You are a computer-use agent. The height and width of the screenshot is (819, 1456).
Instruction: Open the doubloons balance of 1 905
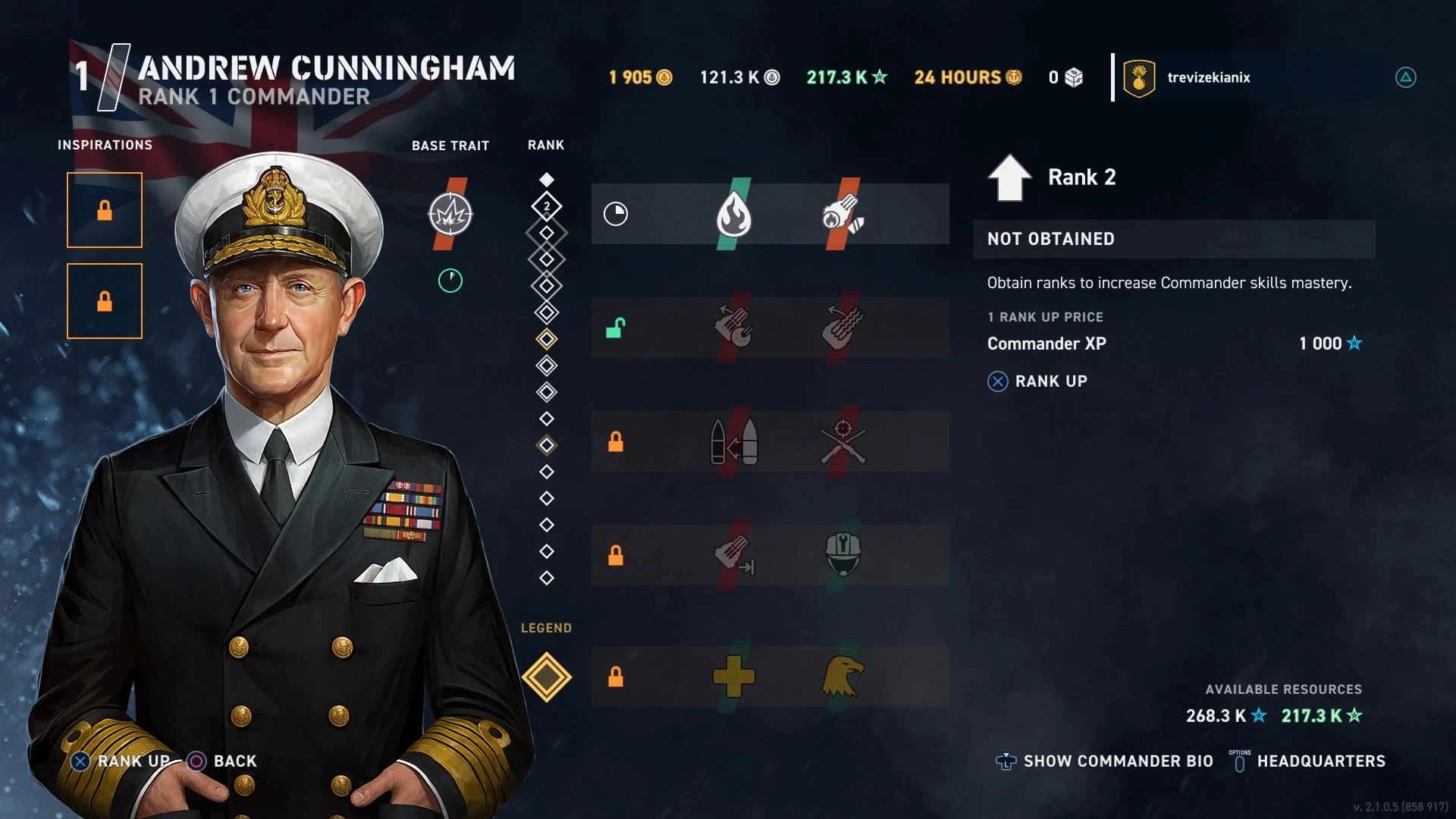point(640,77)
